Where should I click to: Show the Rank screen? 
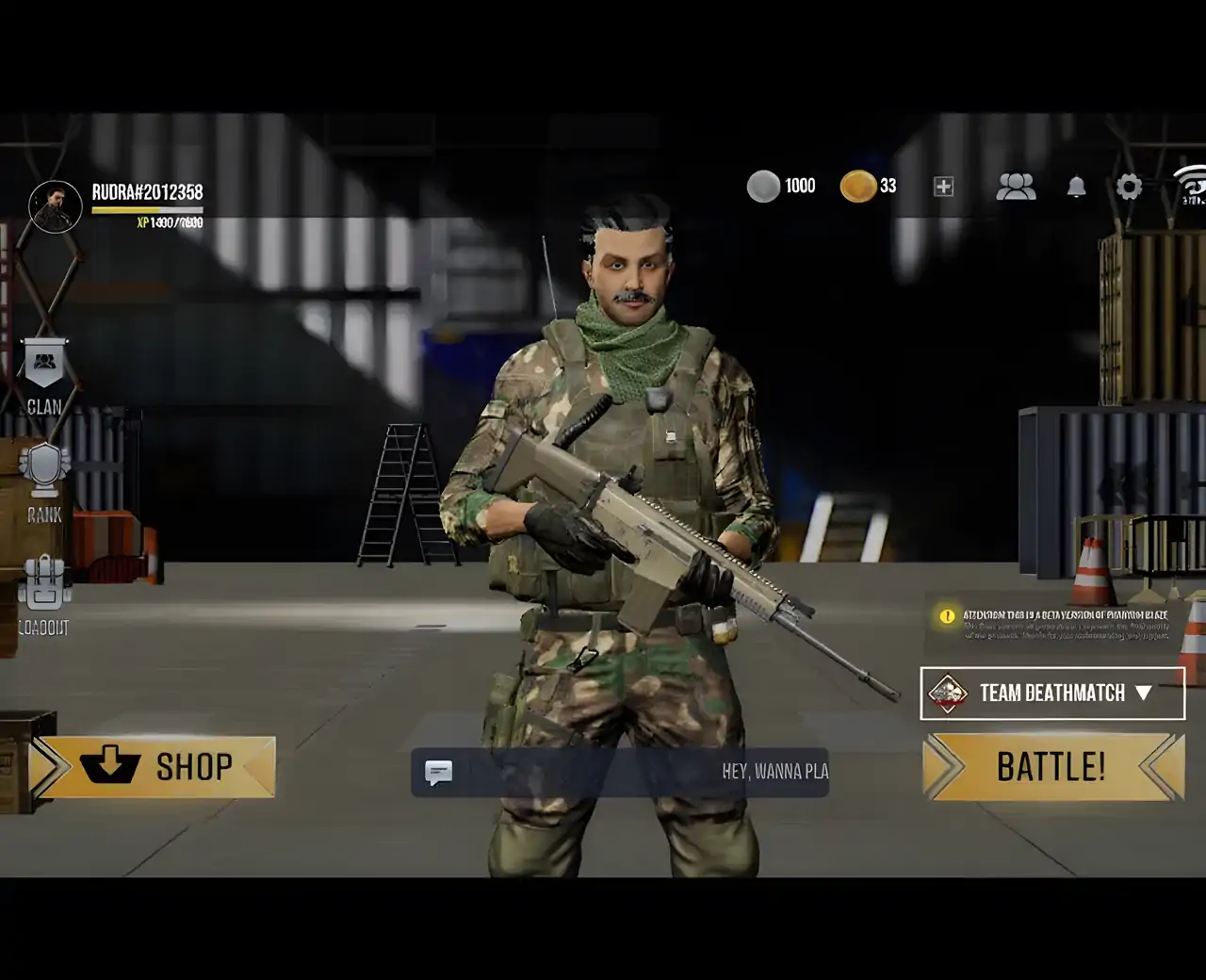(44, 482)
